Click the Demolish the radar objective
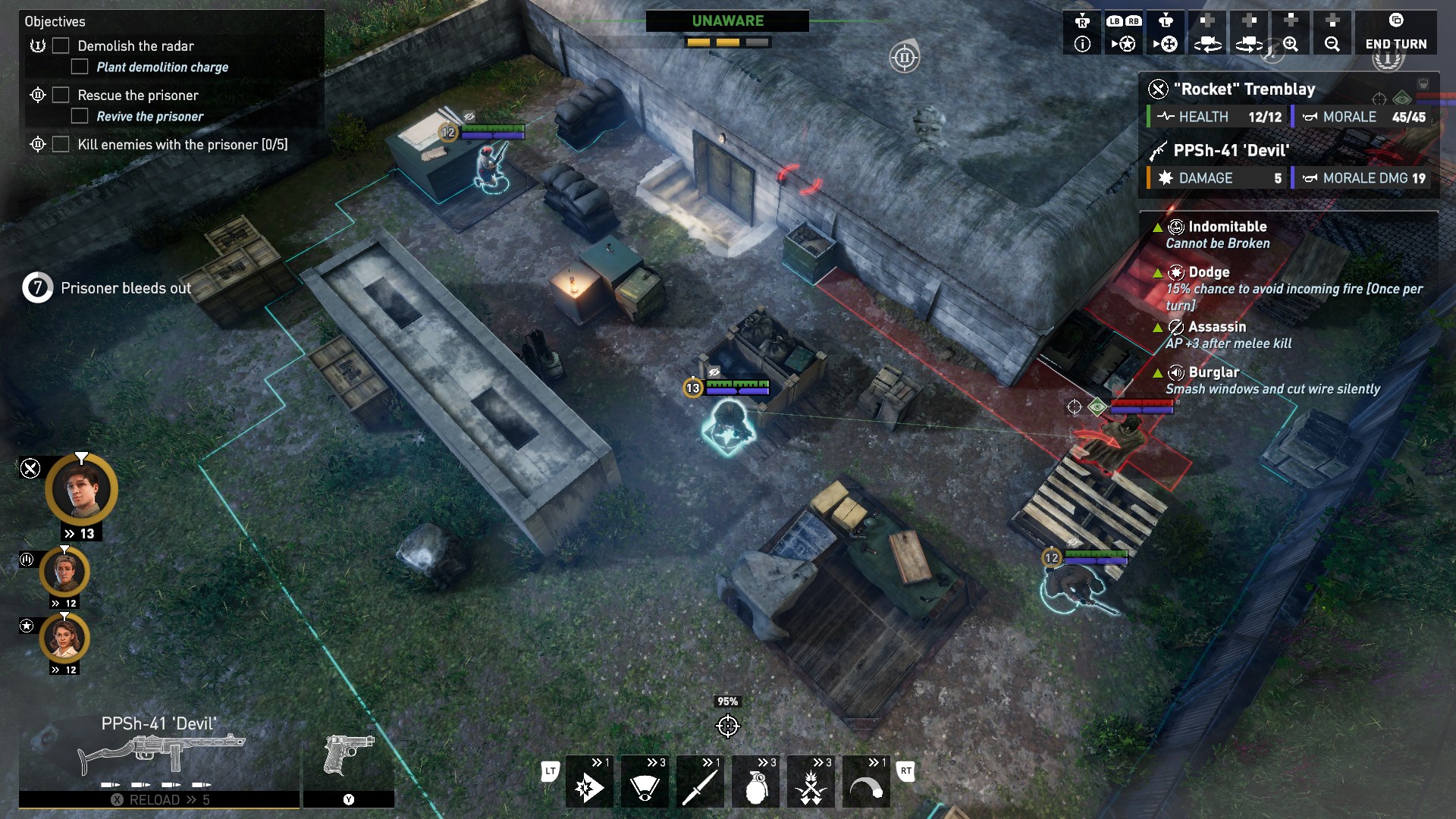 click(x=136, y=46)
